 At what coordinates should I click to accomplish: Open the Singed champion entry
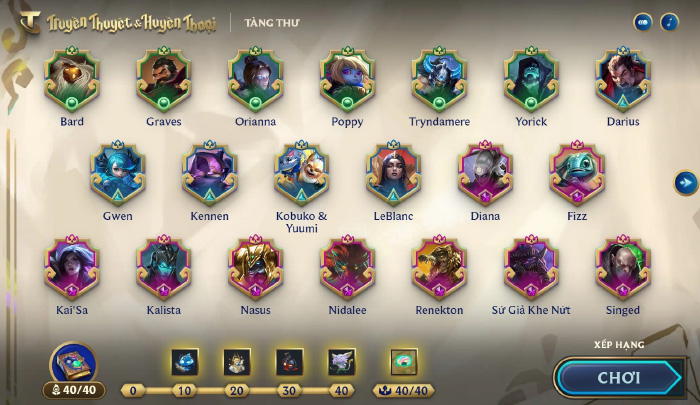624,267
